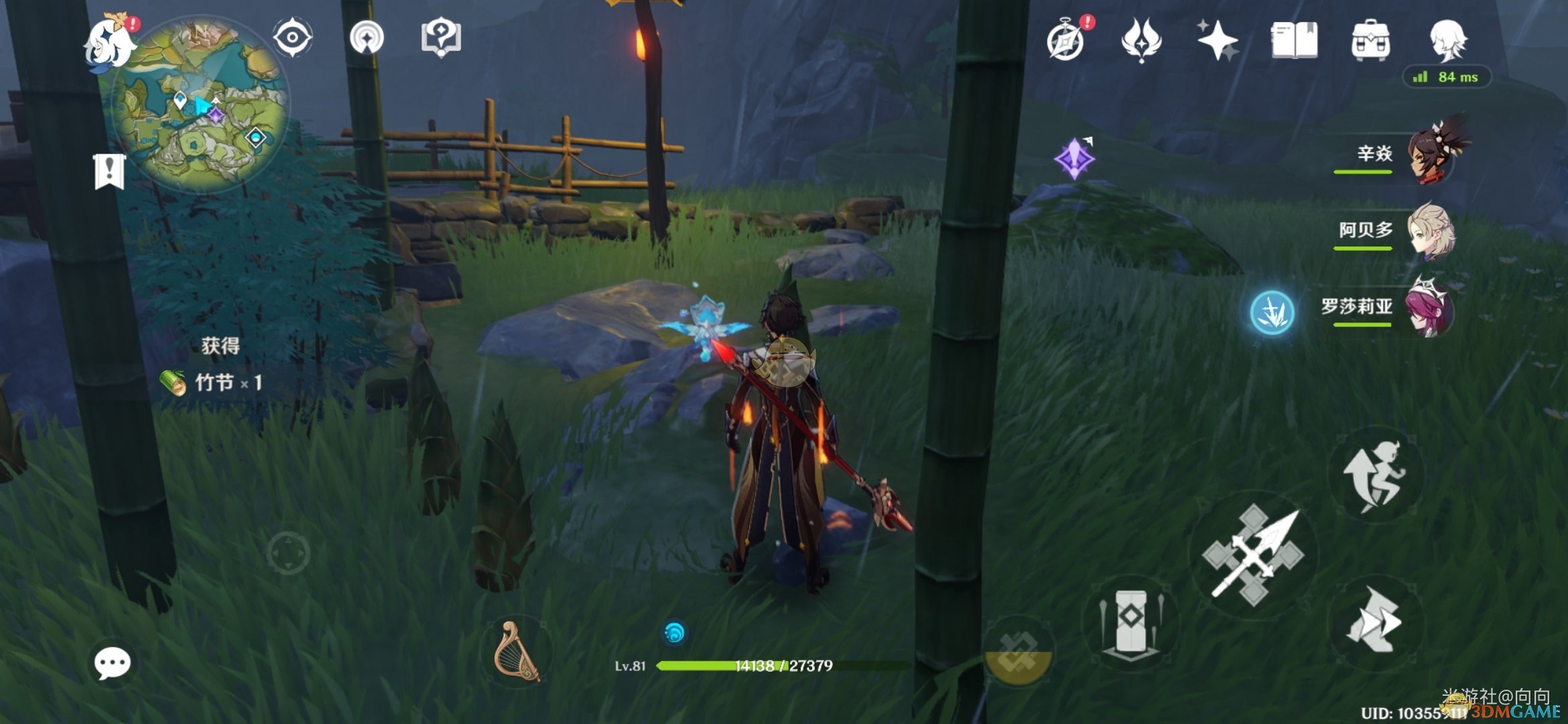Open the character screen head icon
Screen dimensions: 1568x724
point(1447,40)
